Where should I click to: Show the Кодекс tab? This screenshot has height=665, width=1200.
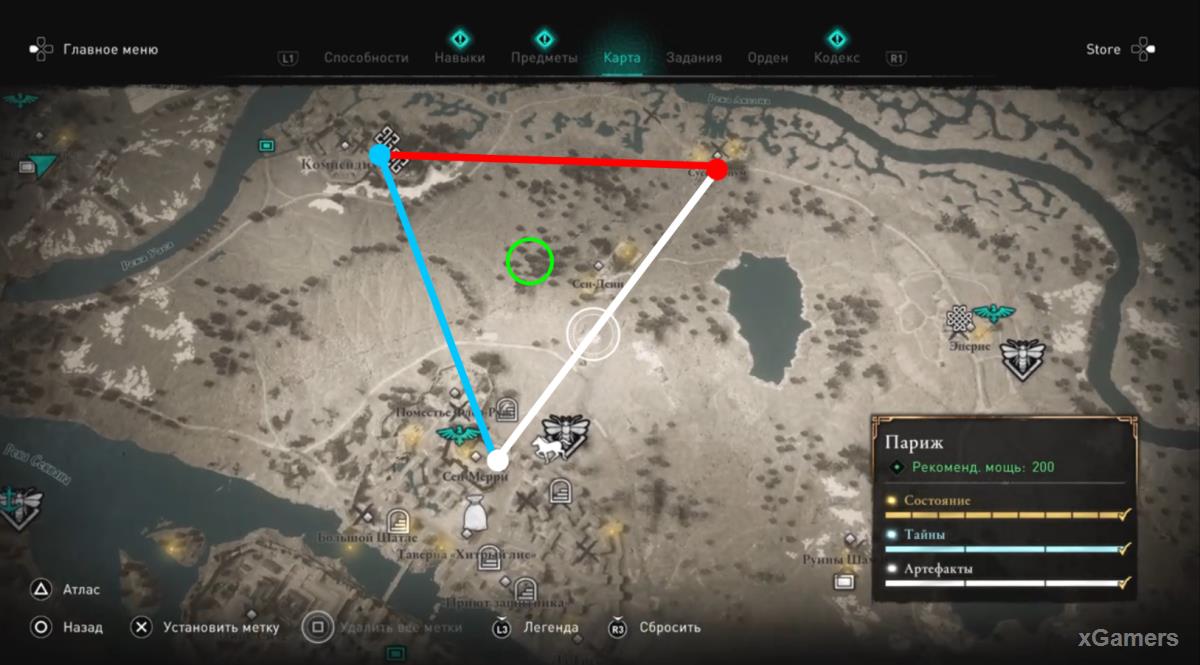point(837,58)
